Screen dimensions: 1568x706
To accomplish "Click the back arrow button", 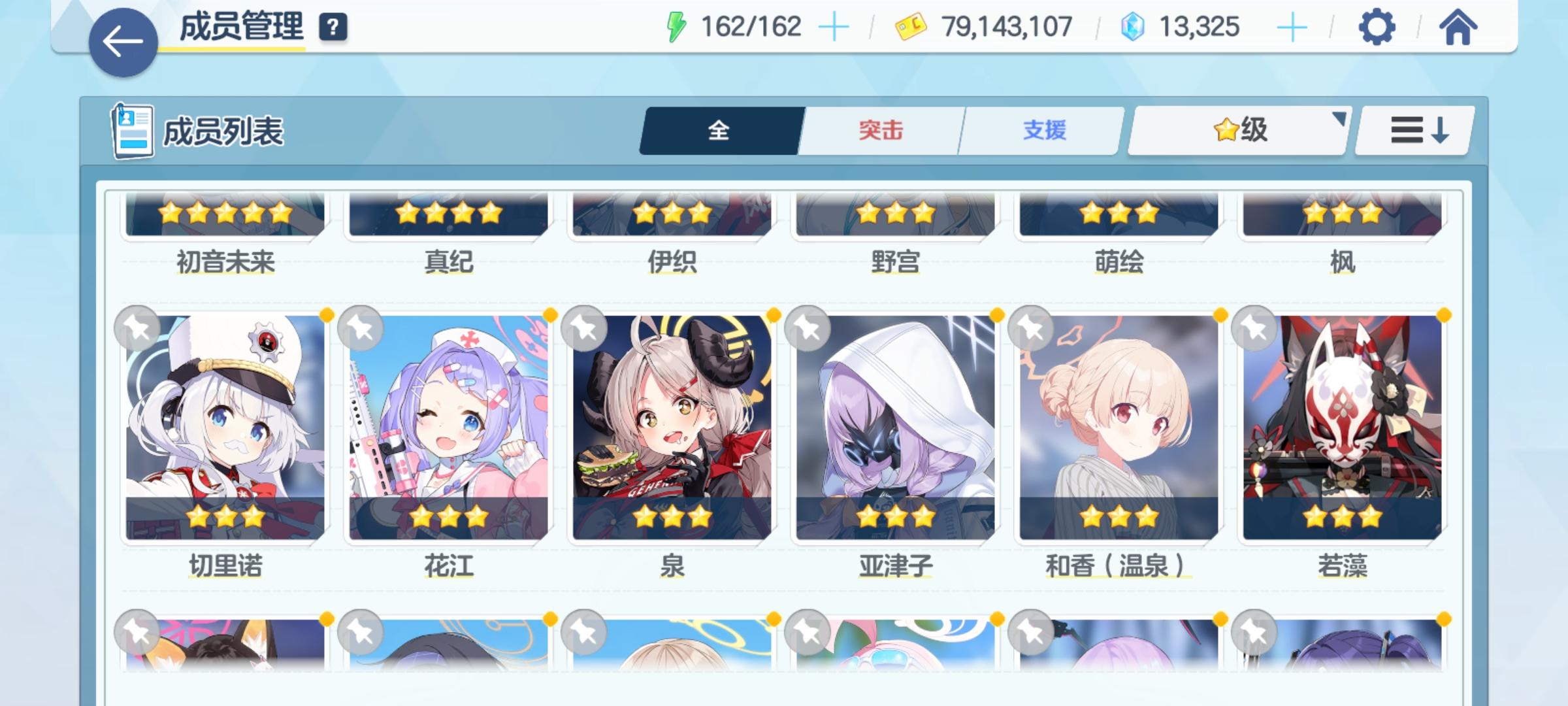I will (x=123, y=39).
